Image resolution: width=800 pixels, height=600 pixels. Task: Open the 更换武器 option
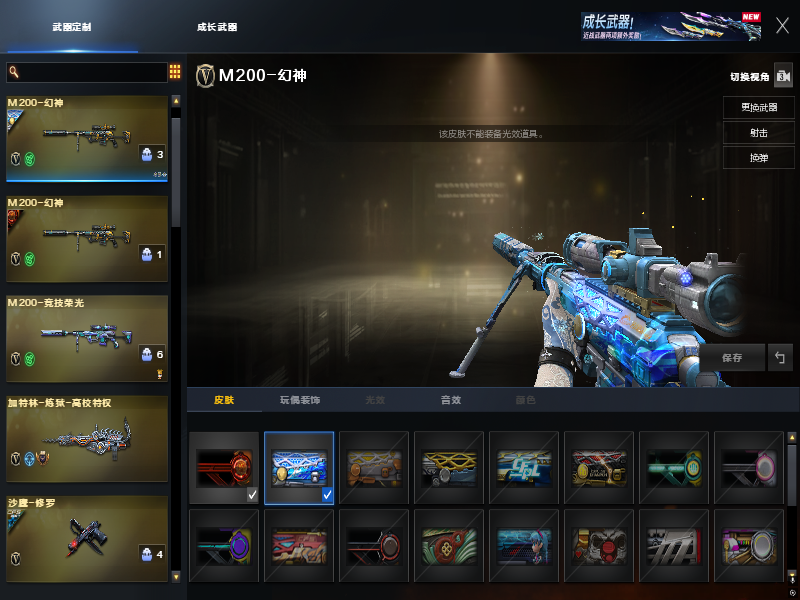(x=758, y=107)
